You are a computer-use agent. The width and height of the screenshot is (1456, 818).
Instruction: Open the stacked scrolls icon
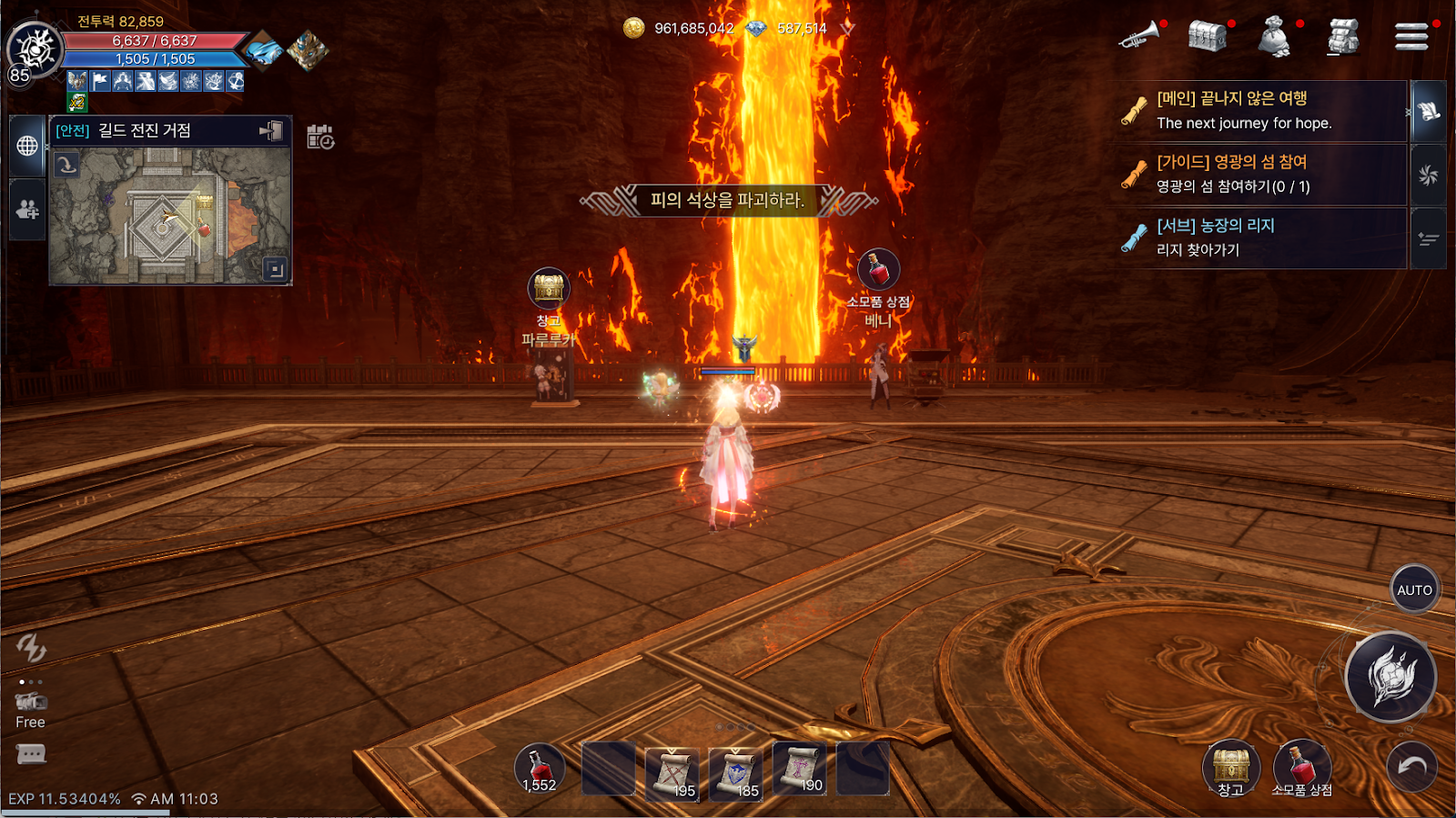1342,37
